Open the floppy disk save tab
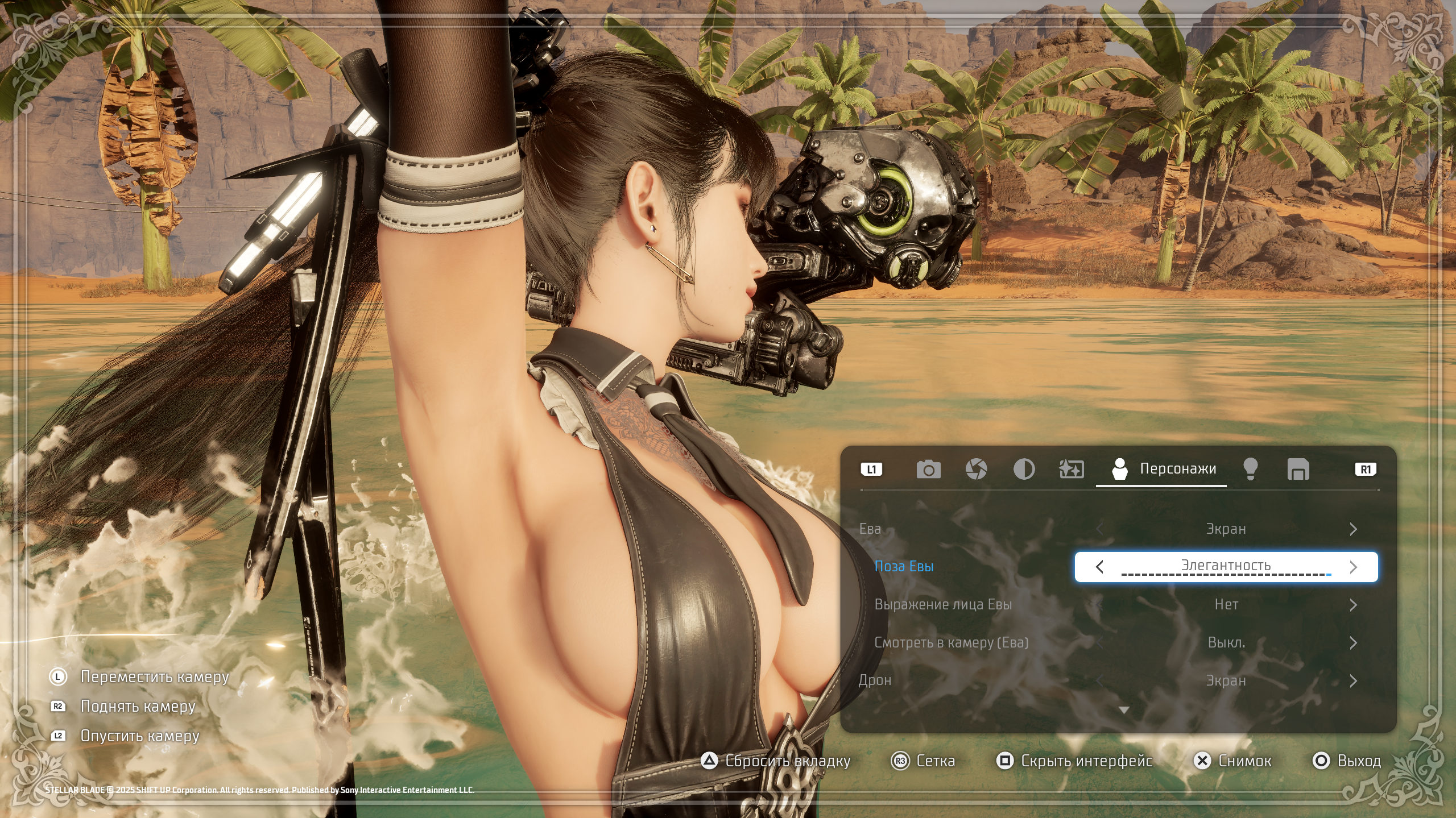Viewport: 1456px width, 818px height. (1298, 470)
